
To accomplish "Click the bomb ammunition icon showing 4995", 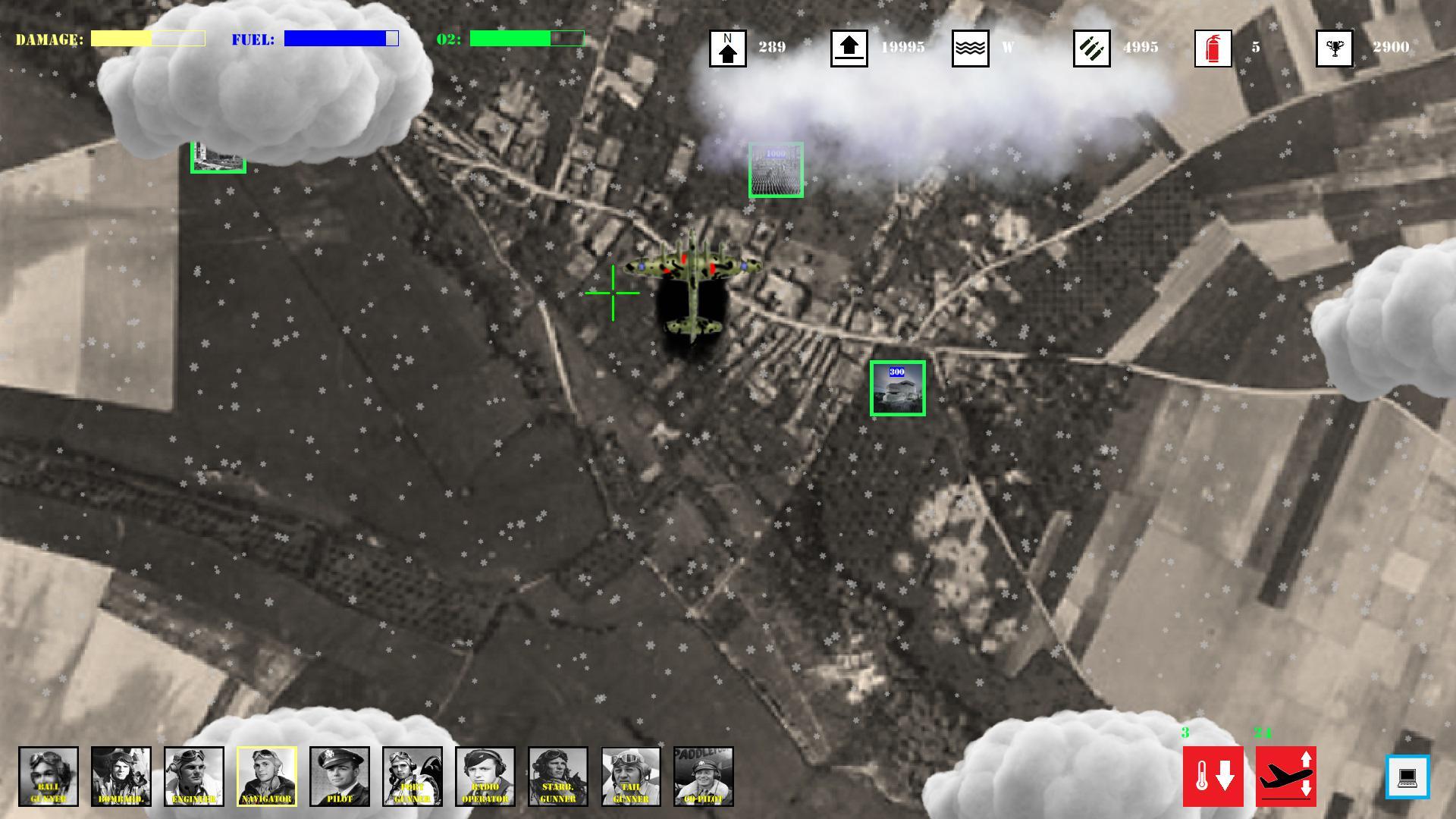I will click(1092, 47).
